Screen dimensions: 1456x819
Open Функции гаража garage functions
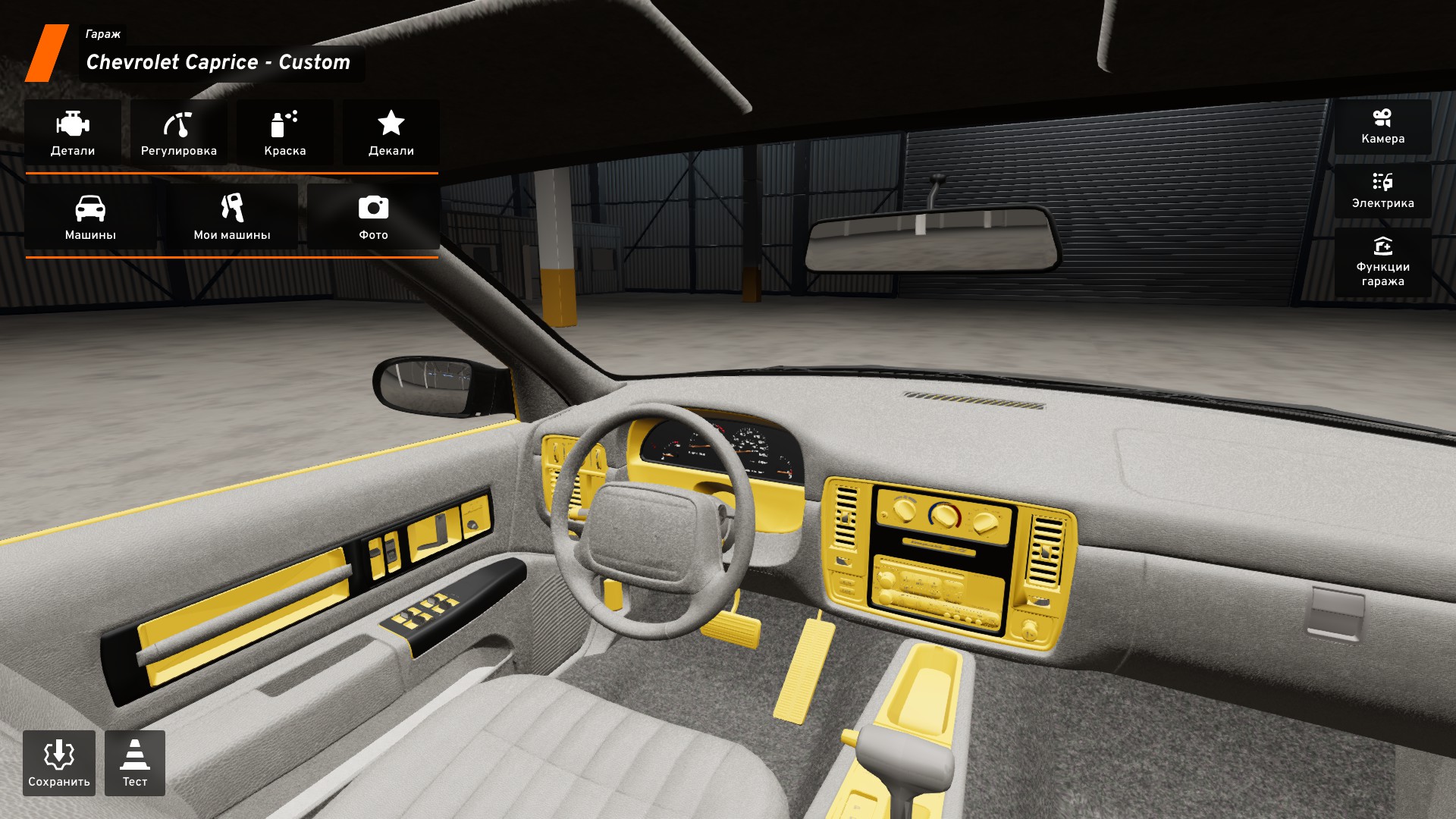tap(1382, 262)
